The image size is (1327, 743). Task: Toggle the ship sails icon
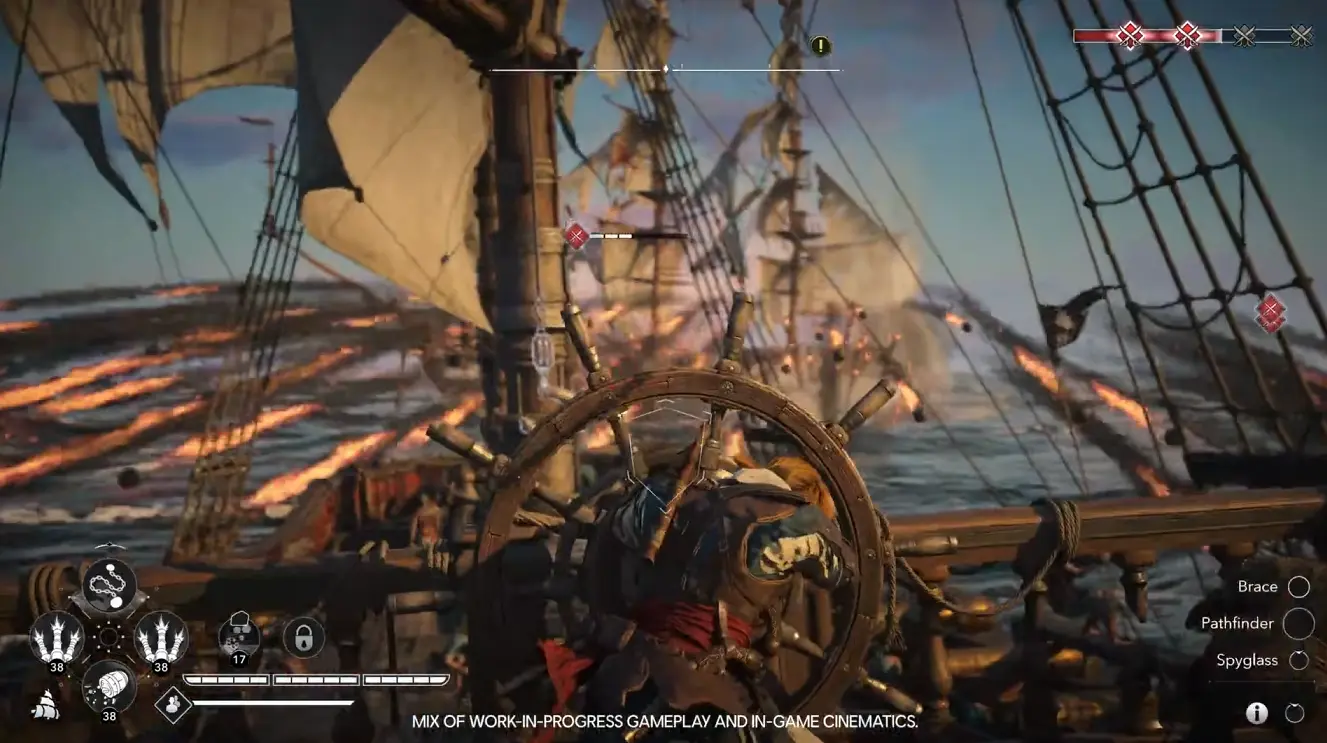[45, 706]
